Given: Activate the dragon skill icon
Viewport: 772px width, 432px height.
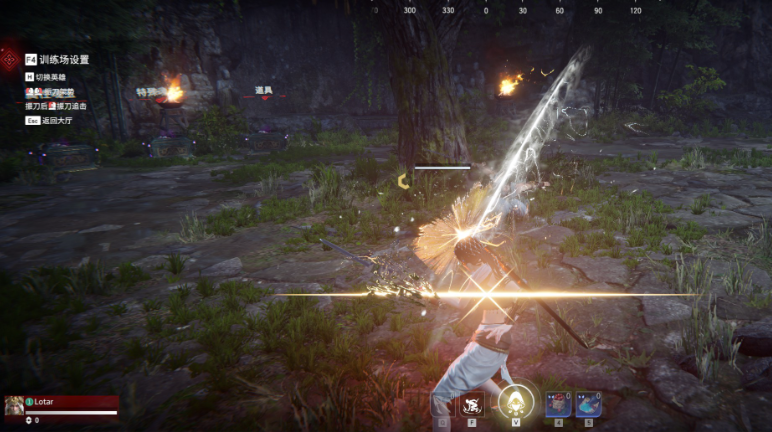Looking at the screenshot, I should [x=473, y=403].
